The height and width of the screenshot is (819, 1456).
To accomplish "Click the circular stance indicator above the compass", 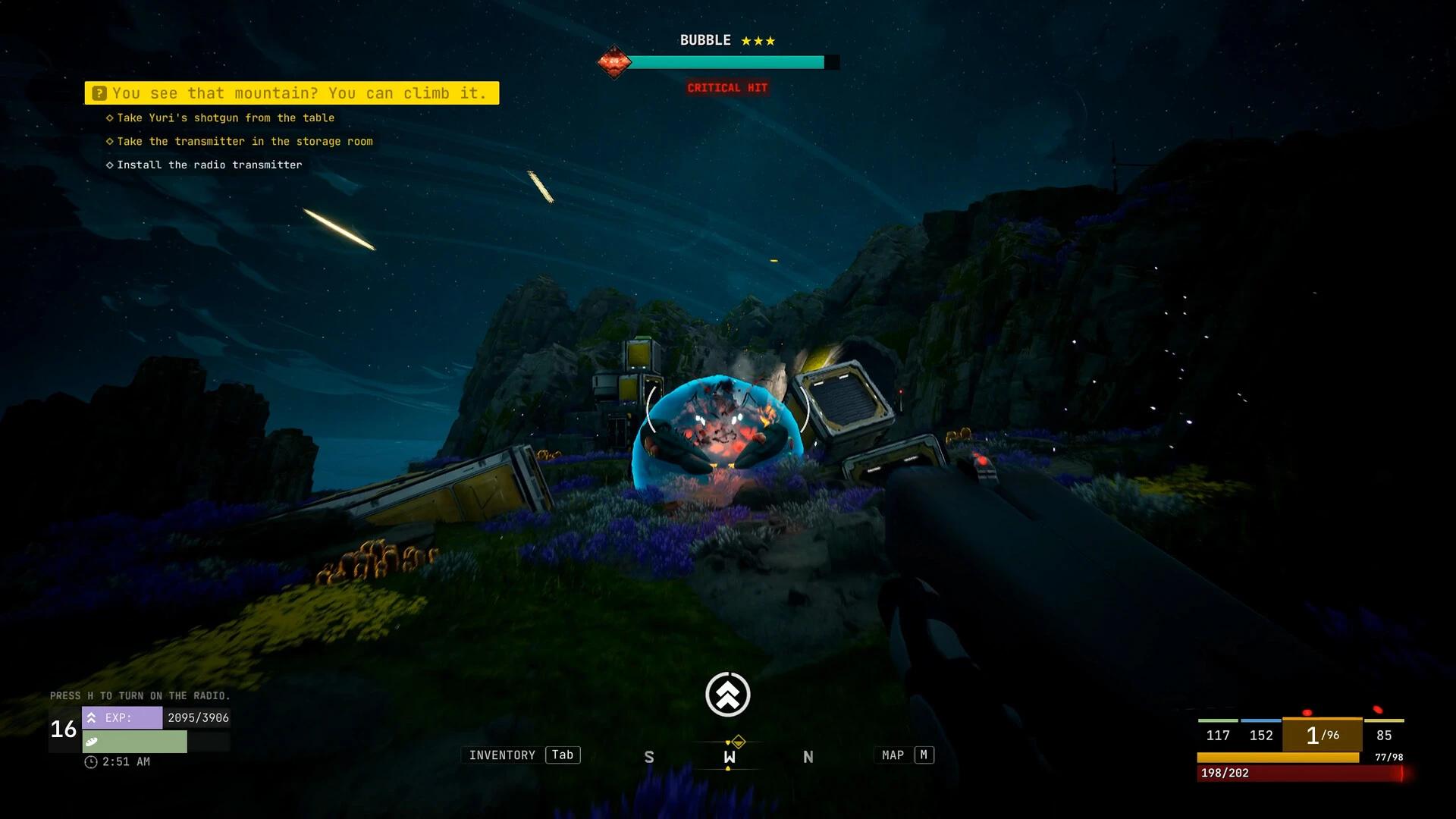I will (x=727, y=693).
